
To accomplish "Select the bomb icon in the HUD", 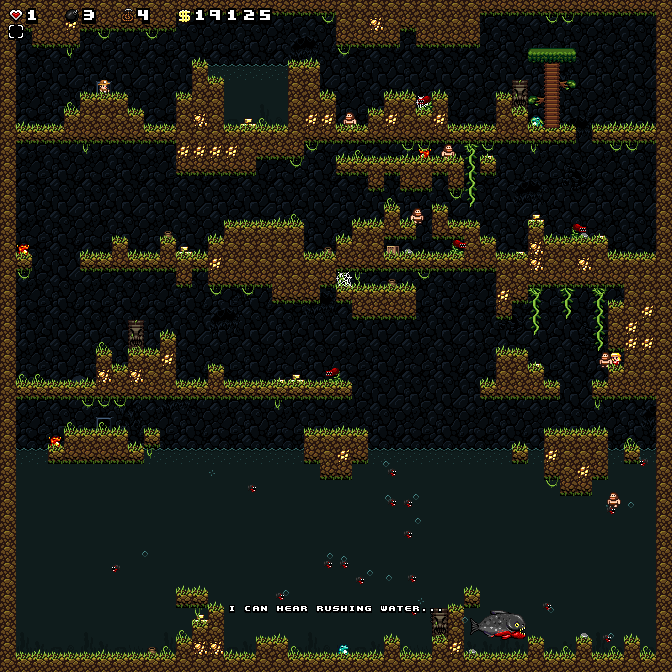I will click(x=72, y=15).
